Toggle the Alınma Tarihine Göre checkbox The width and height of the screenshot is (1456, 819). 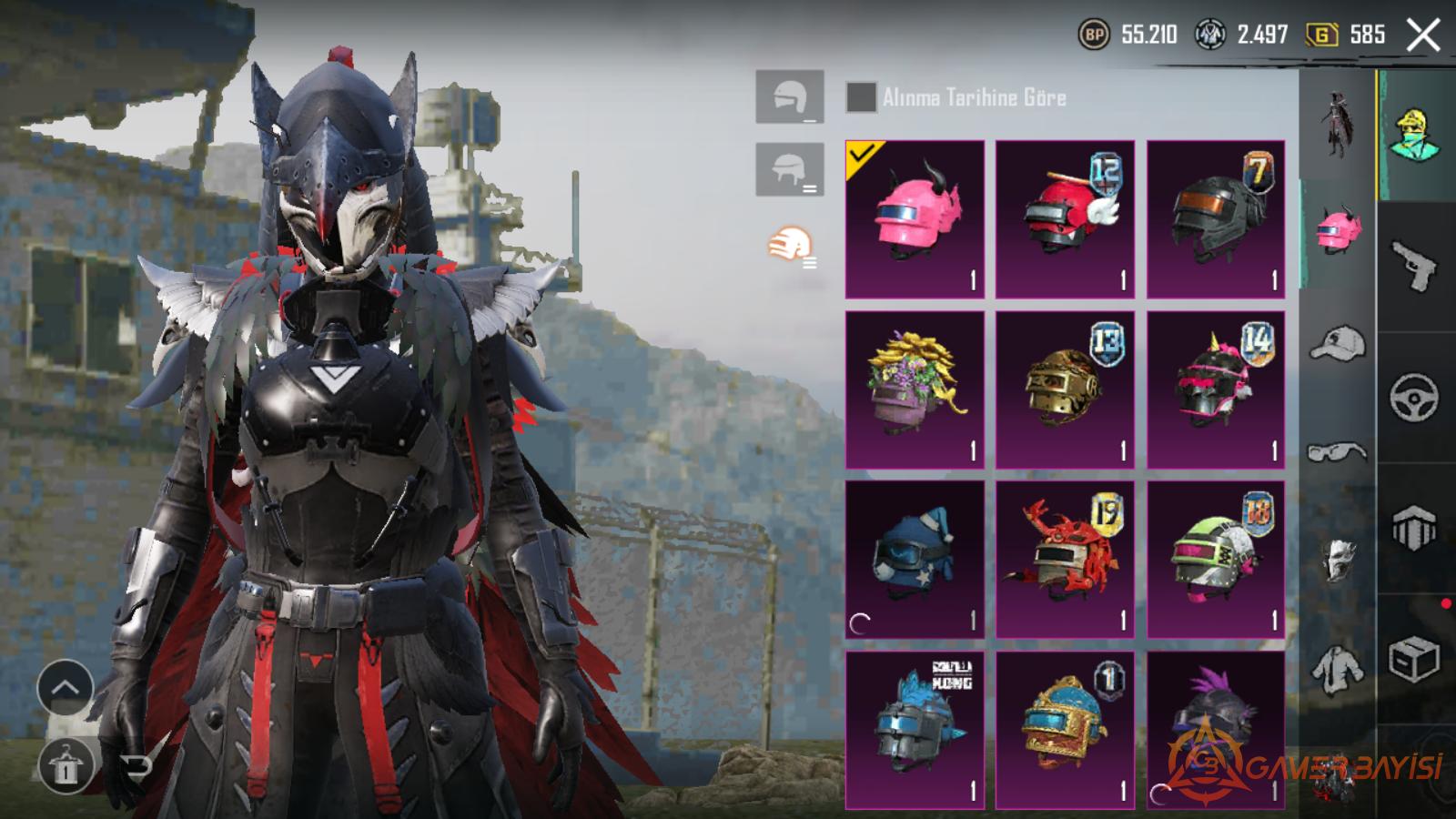click(861, 97)
